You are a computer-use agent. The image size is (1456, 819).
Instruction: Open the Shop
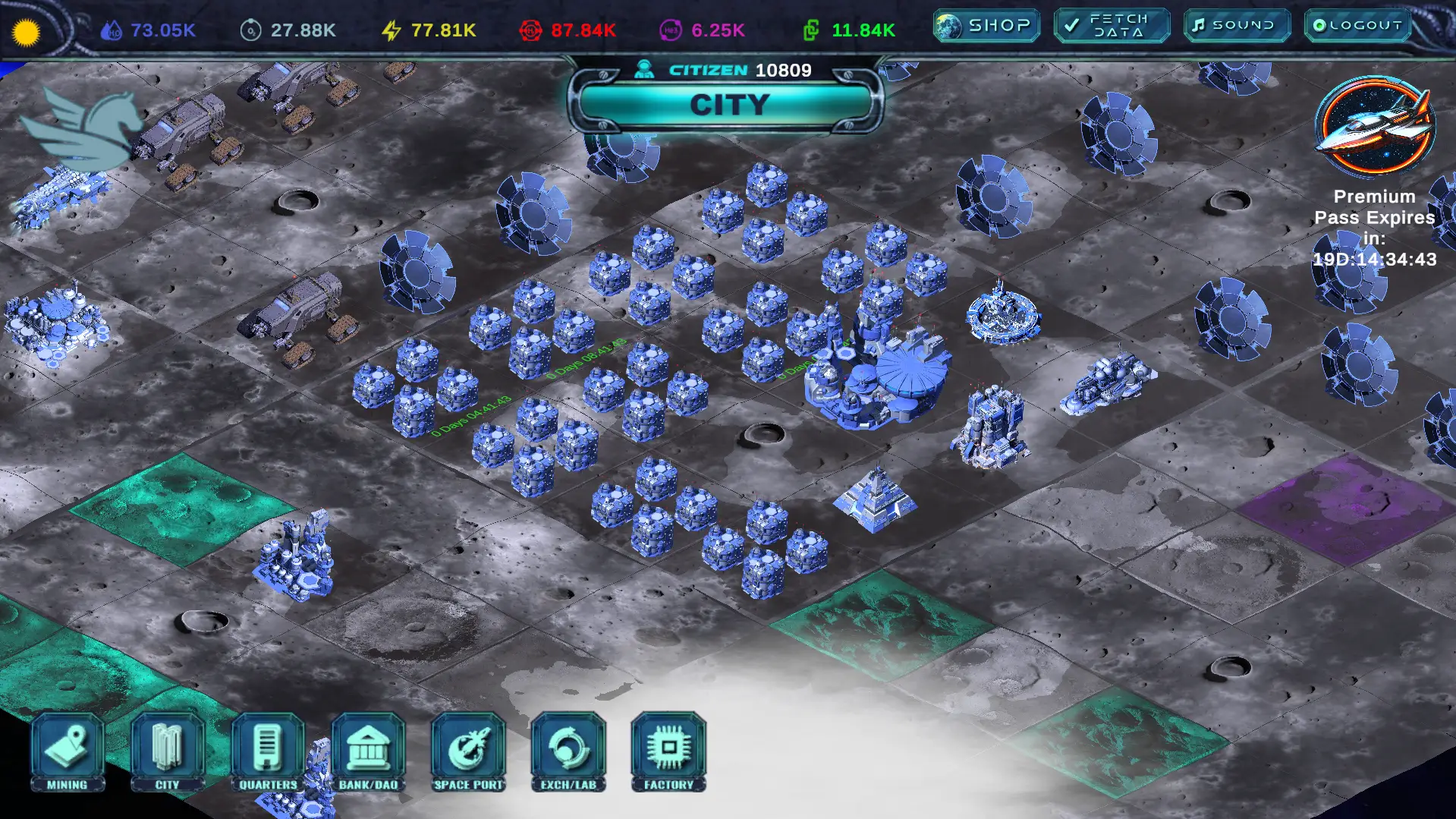tap(984, 24)
